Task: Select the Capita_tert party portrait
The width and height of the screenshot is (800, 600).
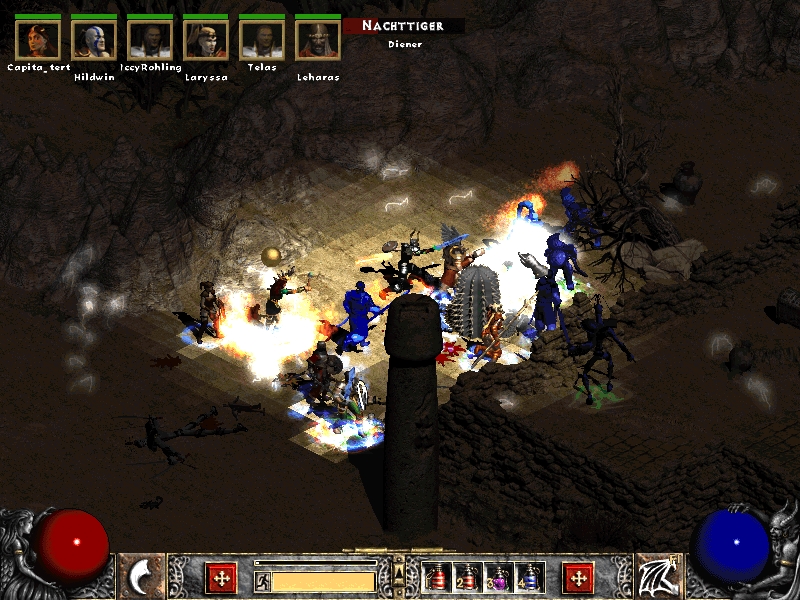Action: [38, 39]
